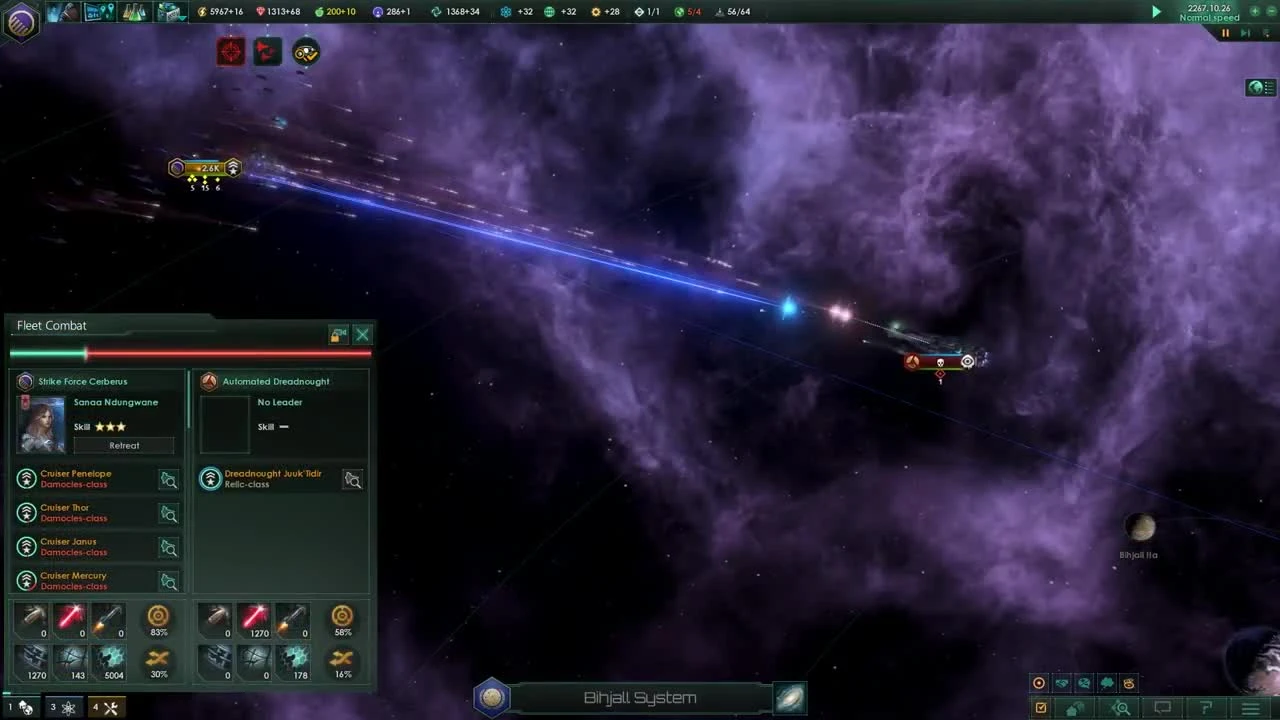Click the galaxy search magnifier icon bottom right
The height and width of the screenshot is (720, 1280).
[1122, 707]
